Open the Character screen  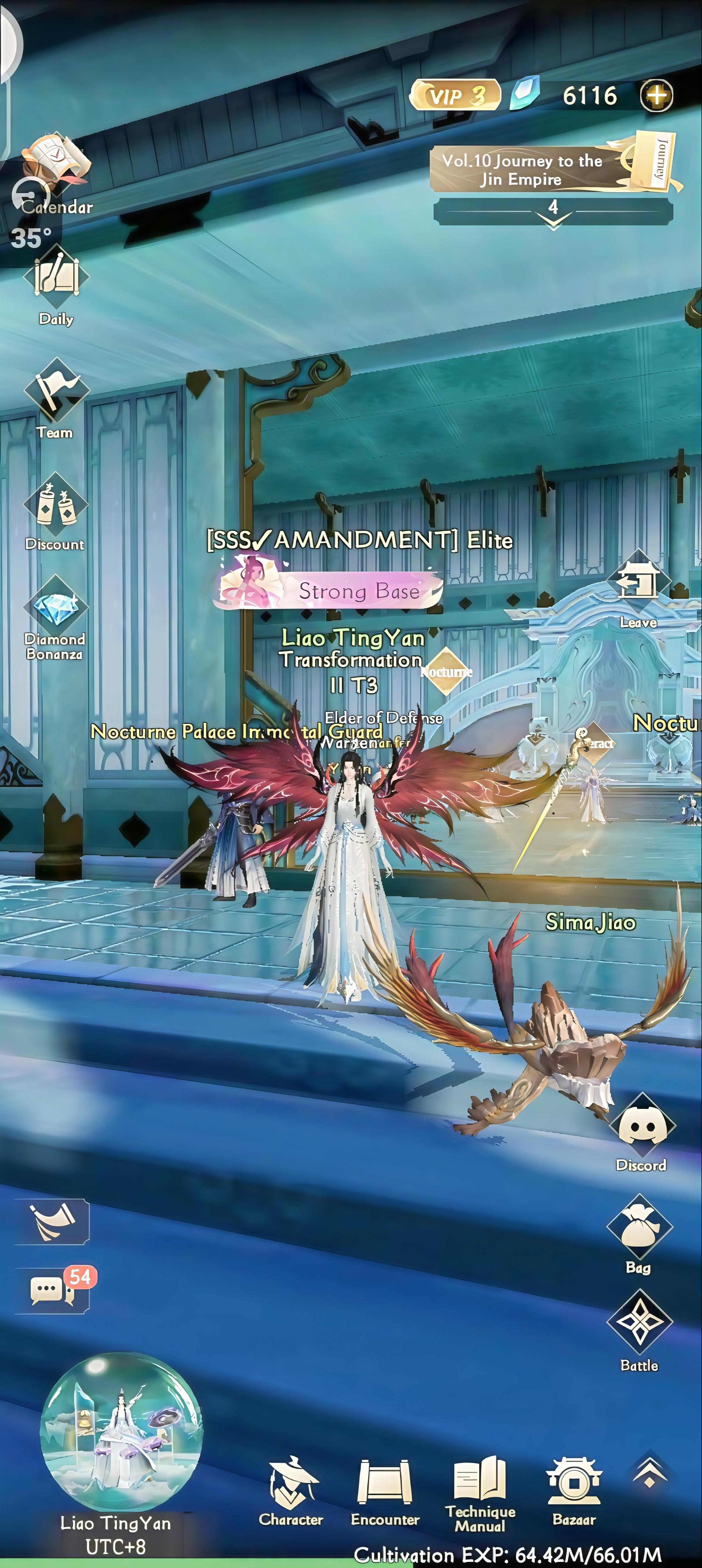[x=293, y=1482]
